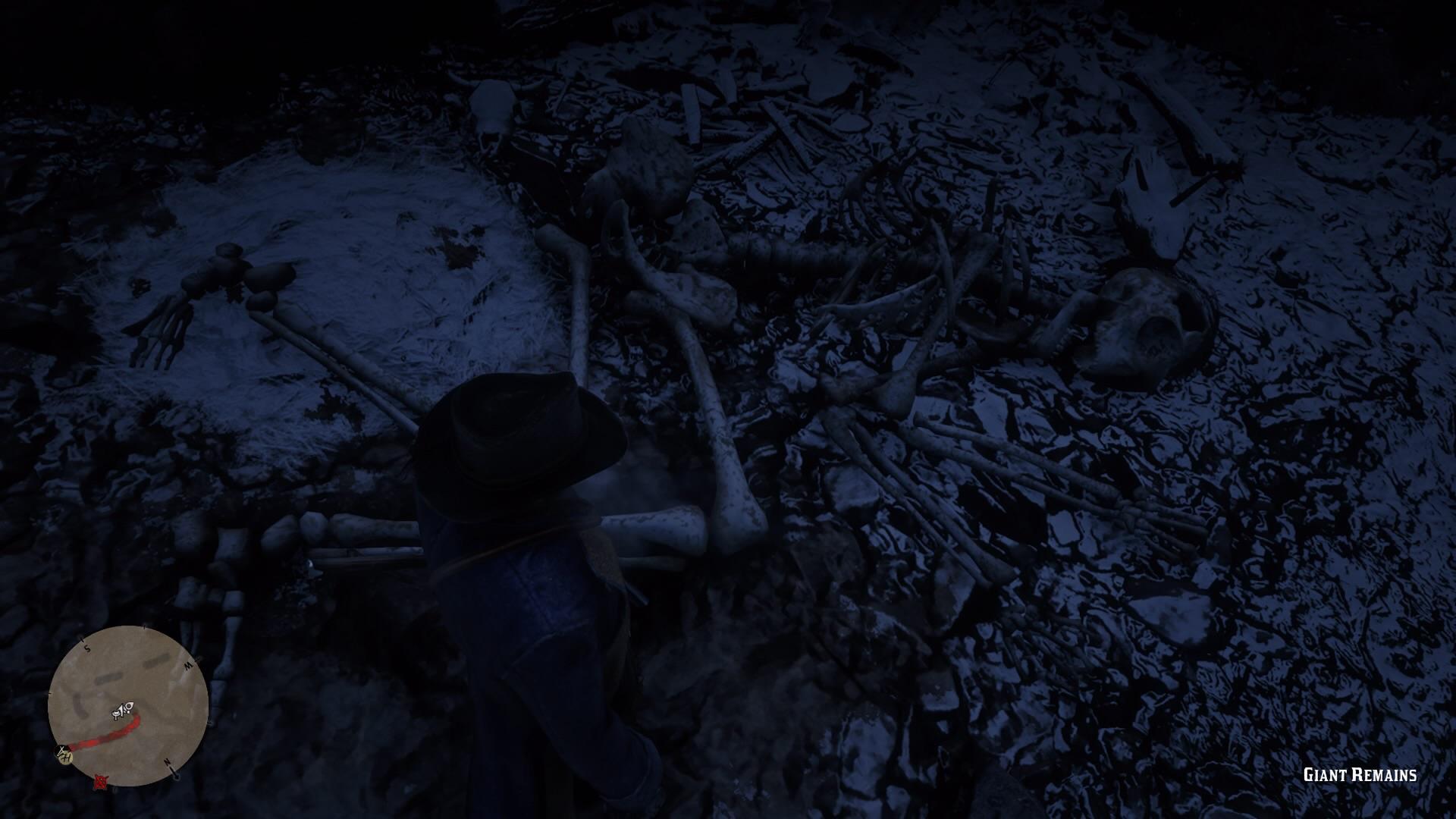Click the red X marker on the minimap
Image resolution: width=1456 pixels, height=819 pixels.
pyautogui.click(x=101, y=782)
